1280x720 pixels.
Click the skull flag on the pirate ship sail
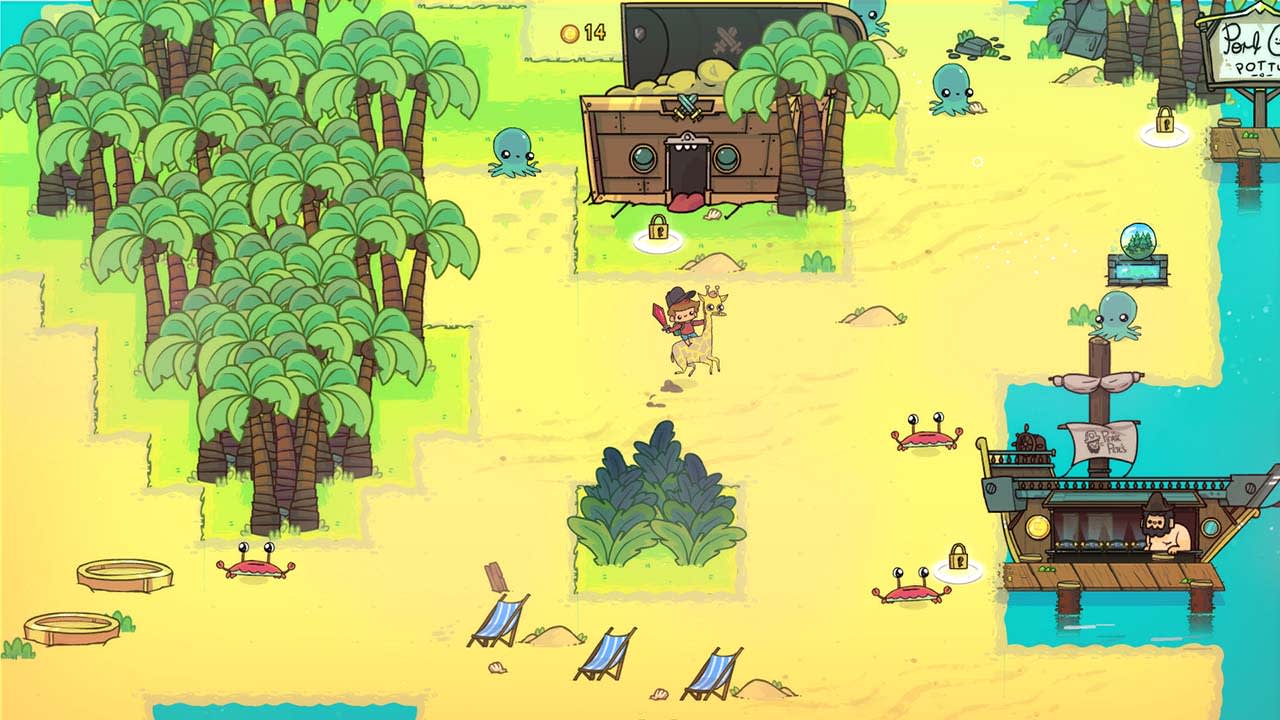click(1094, 439)
